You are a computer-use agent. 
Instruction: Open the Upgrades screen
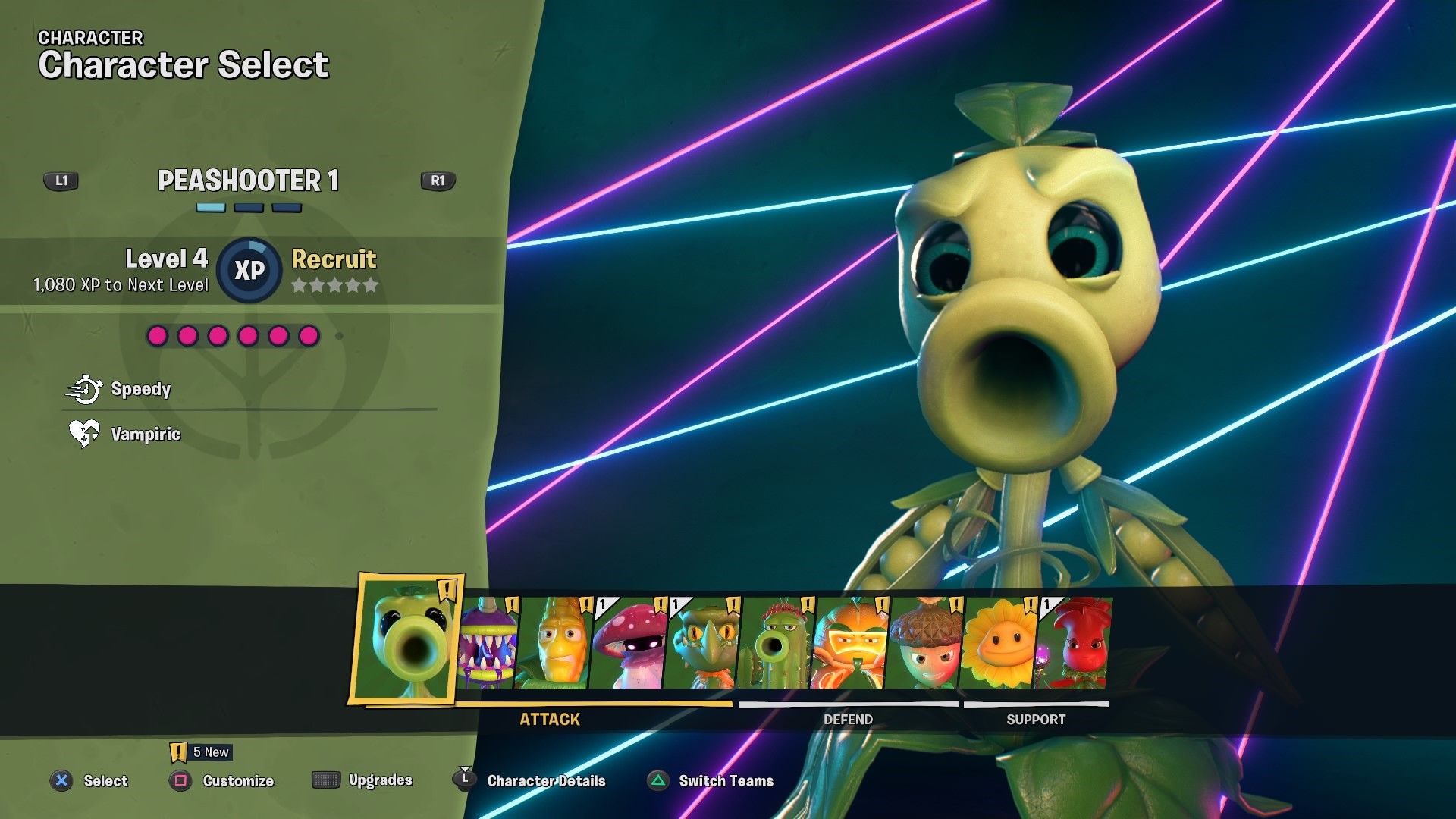pyautogui.click(x=380, y=780)
